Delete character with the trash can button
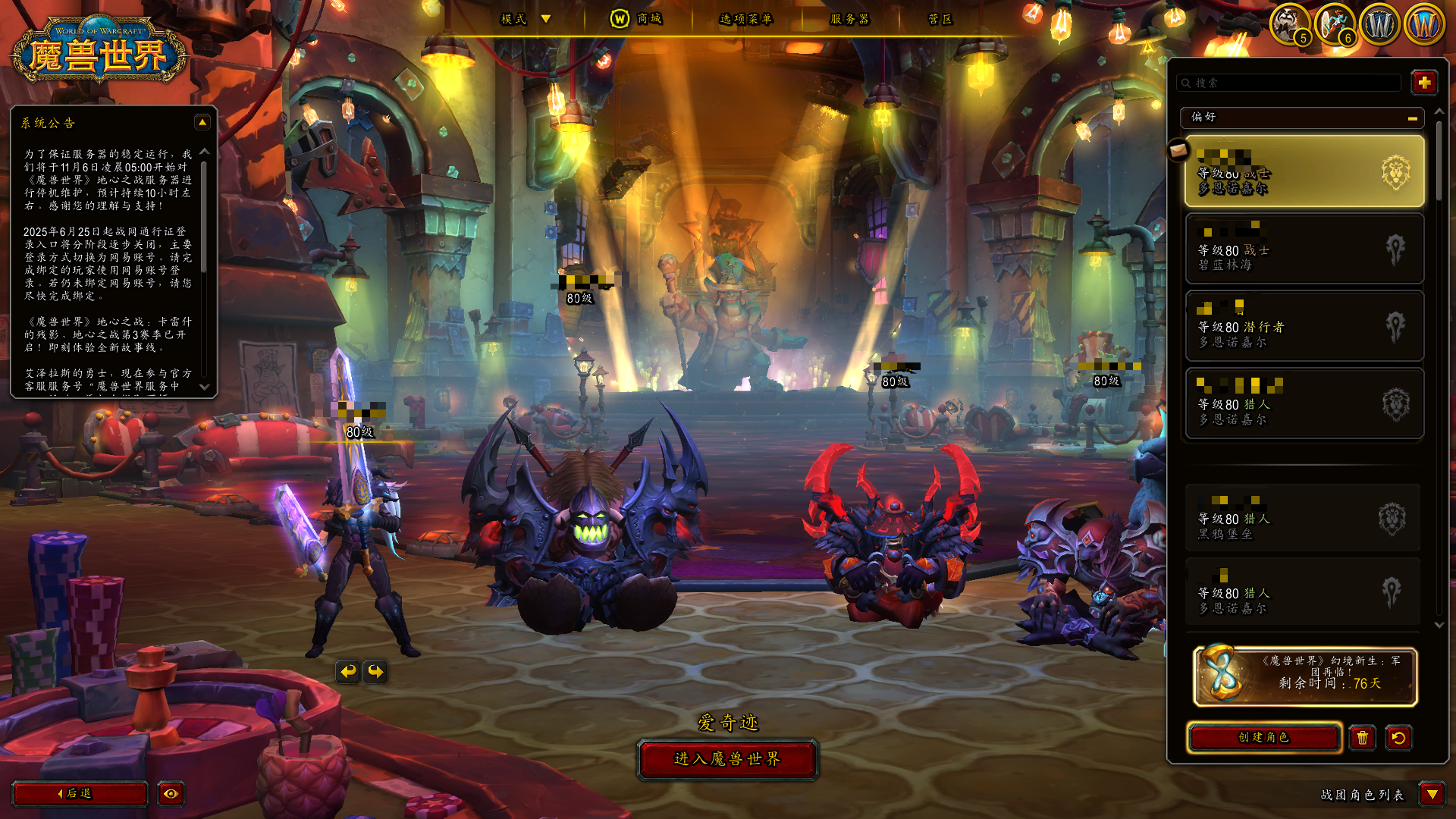Image resolution: width=1456 pixels, height=819 pixels. 1362,738
